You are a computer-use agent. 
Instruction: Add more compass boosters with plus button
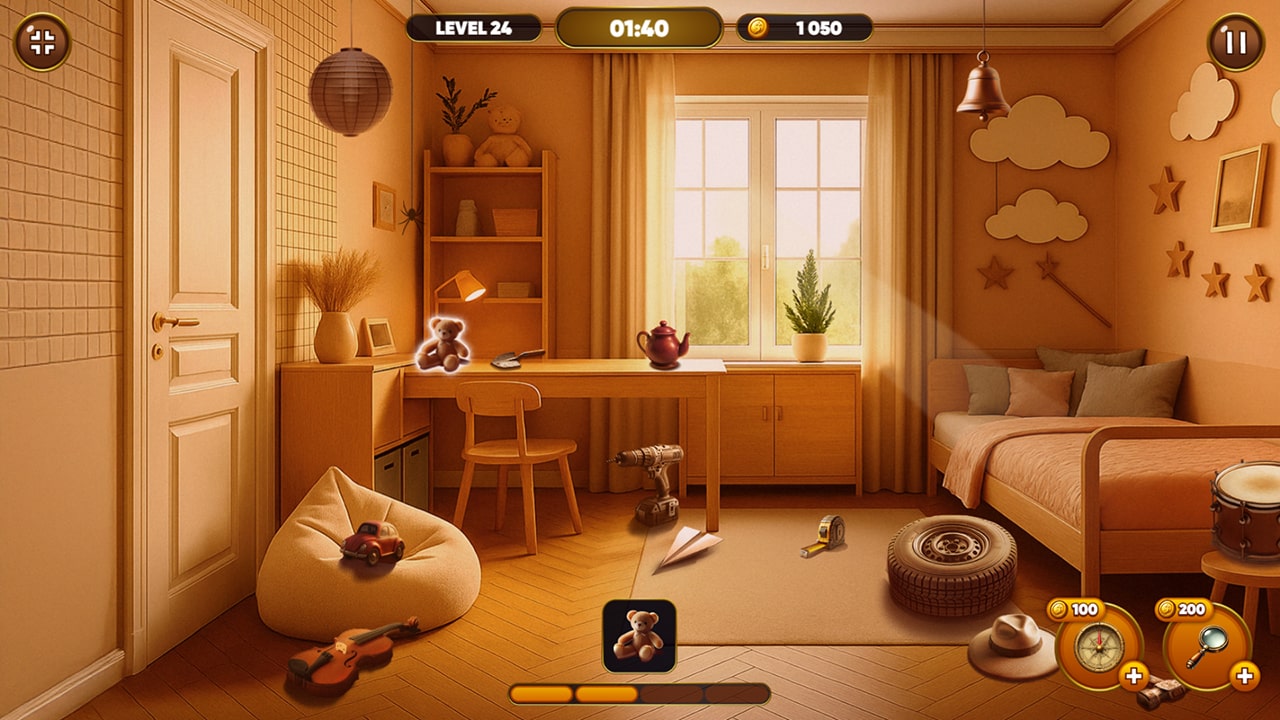point(1134,676)
